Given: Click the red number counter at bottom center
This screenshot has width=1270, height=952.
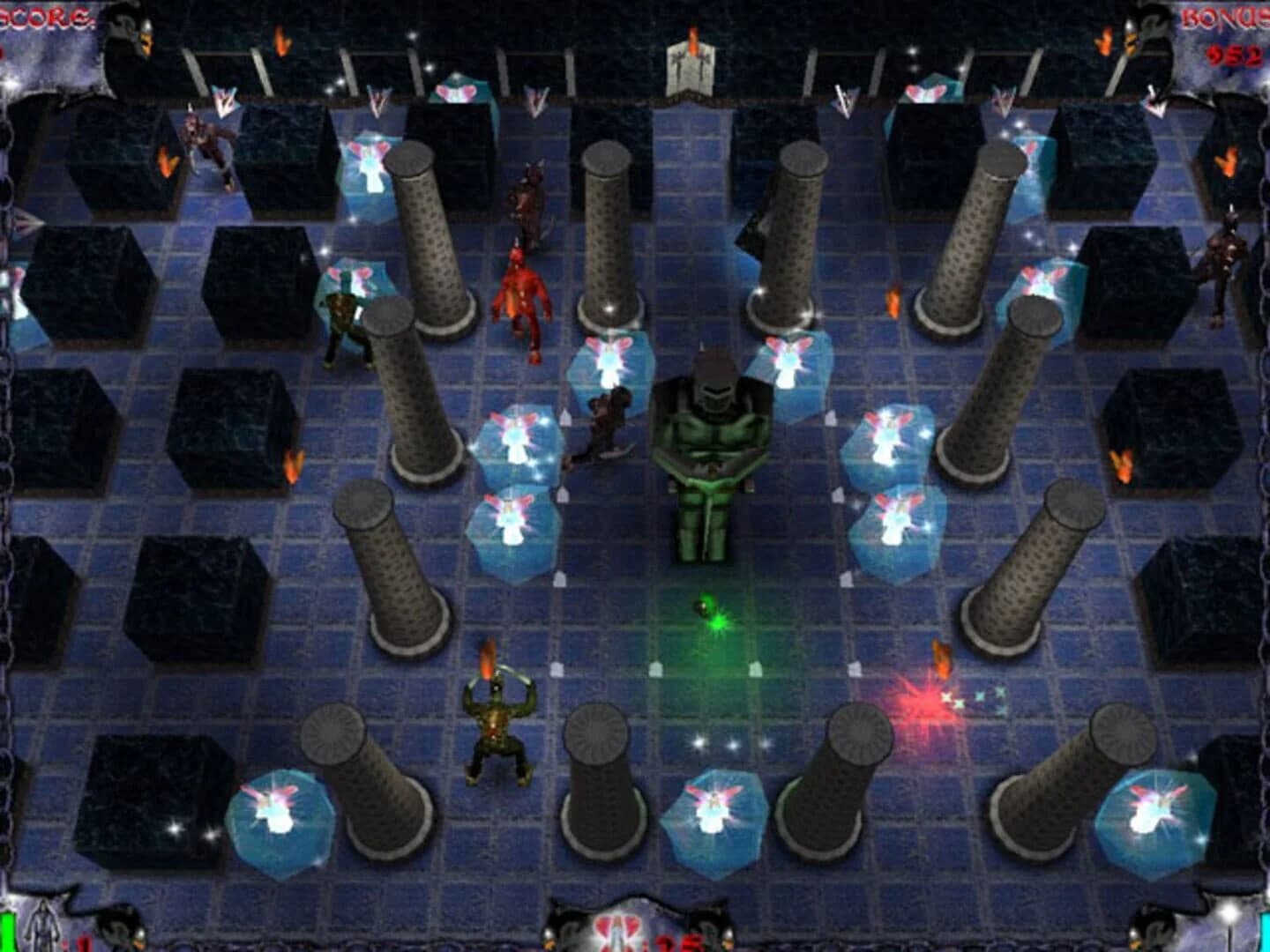Looking at the screenshot, I should [x=675, y=943].
